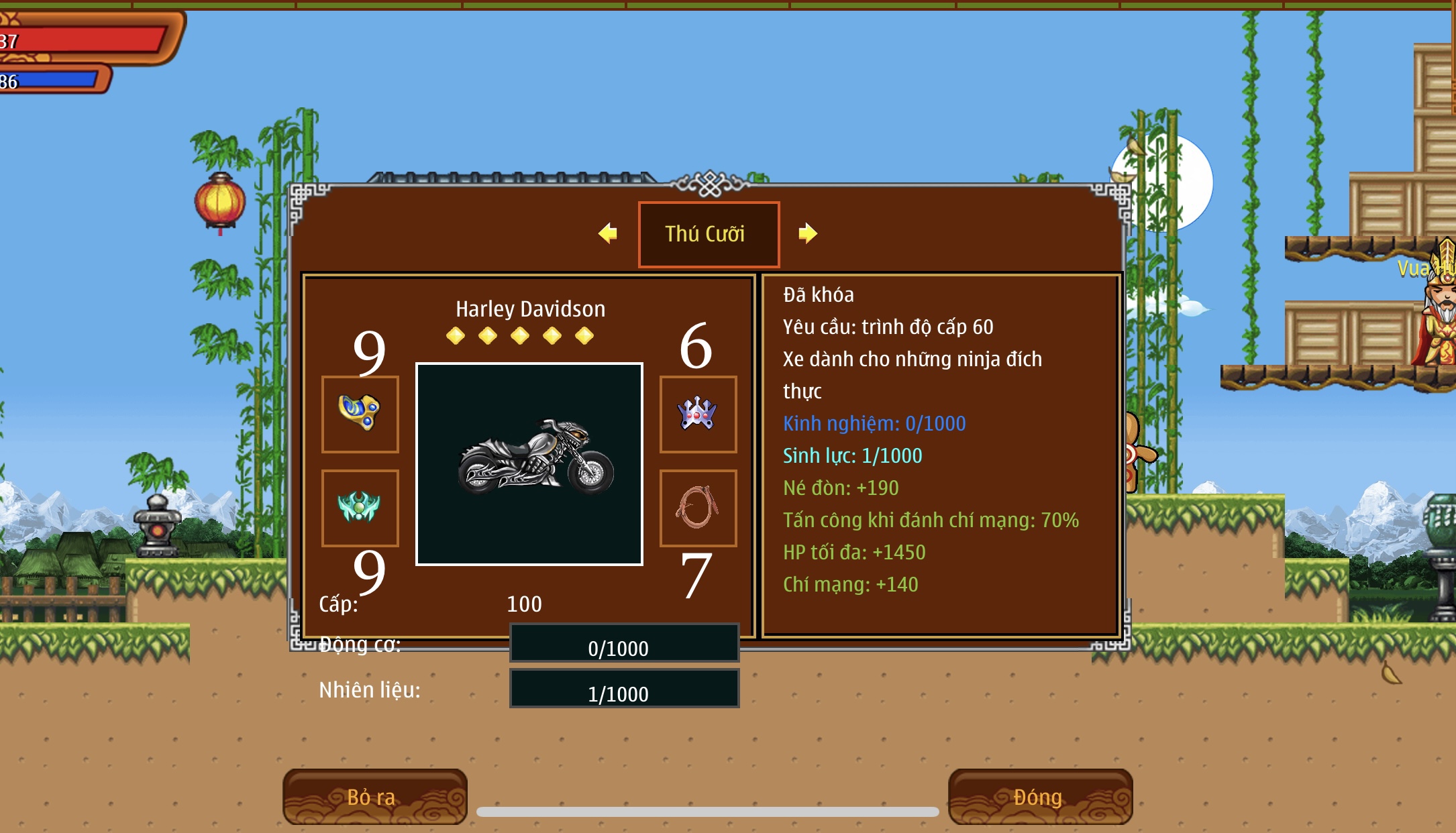Select the teal winged emblem slot
1456x833 pixels.
coord(360,508)
